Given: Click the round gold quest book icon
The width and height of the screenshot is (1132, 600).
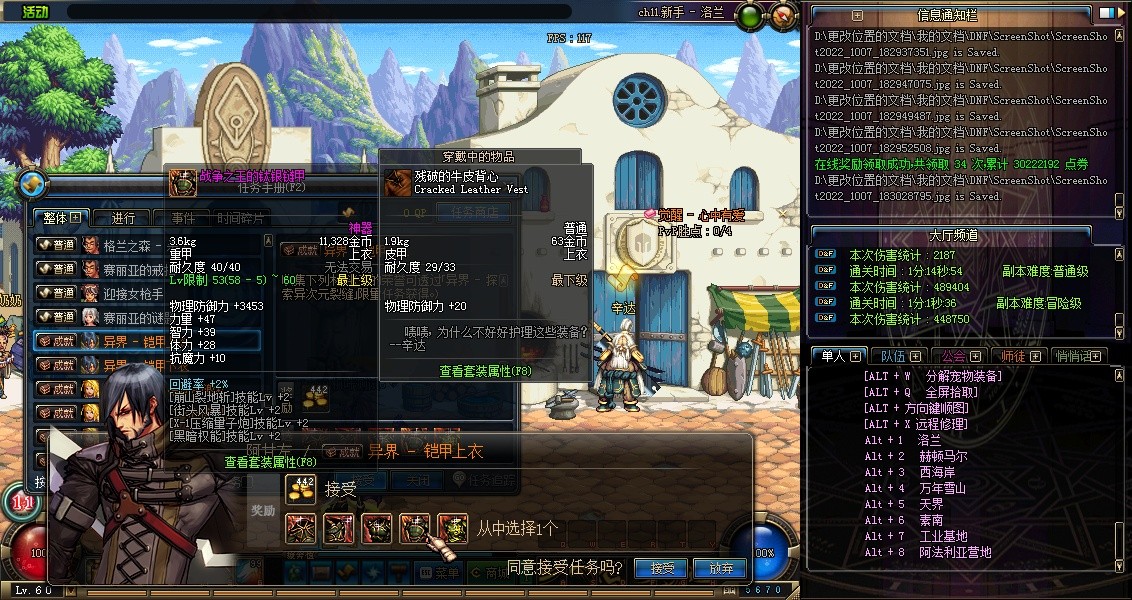Looking at the screenshot, I should (x=32, y=183).
